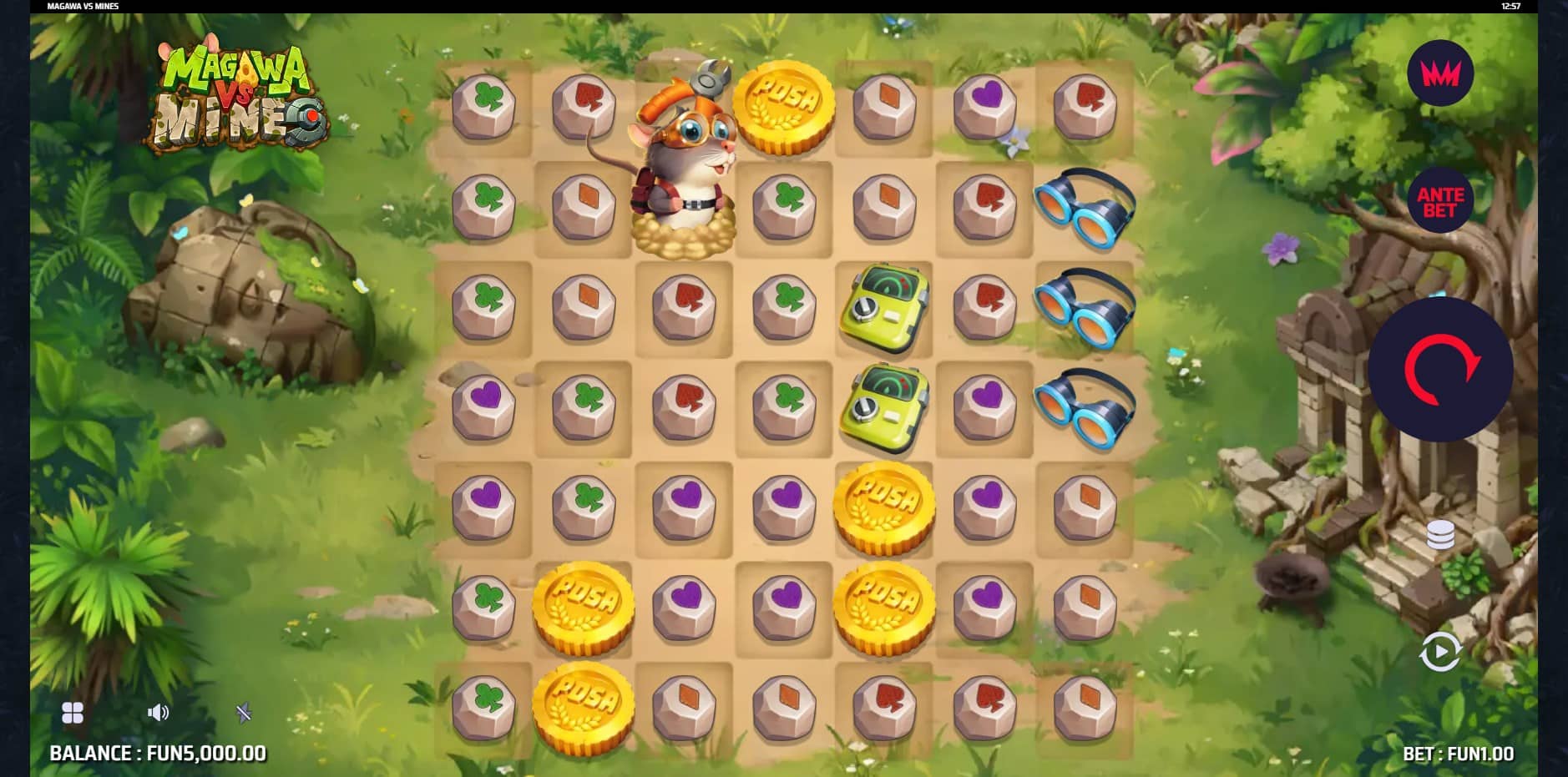Screen dimensions: 1568x777
Task: Open the coin stack bet selector
Action: [x=1440, y=535]
